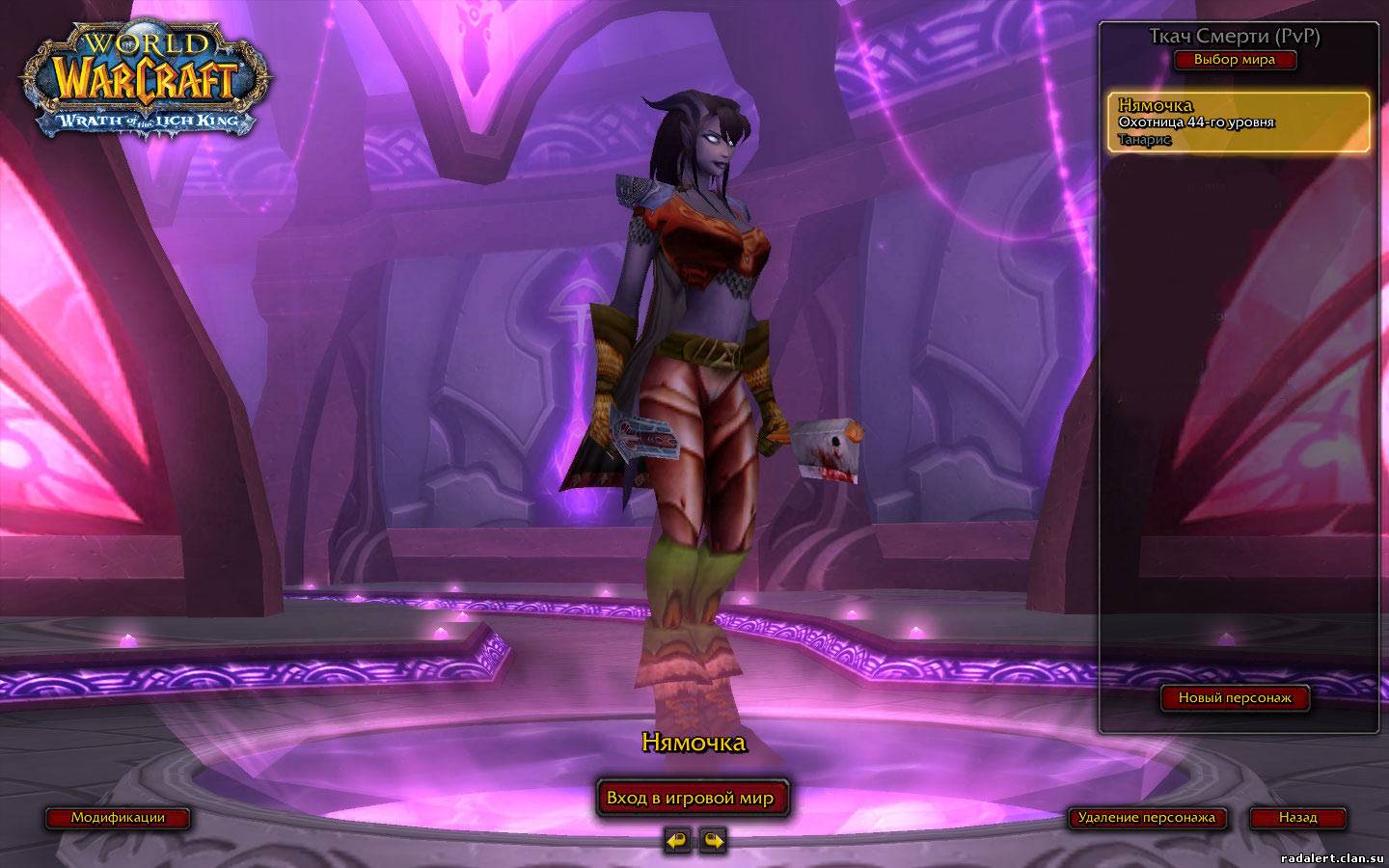
Task: Create a character with "Новый персонаж"
Action: [1234, 697]
